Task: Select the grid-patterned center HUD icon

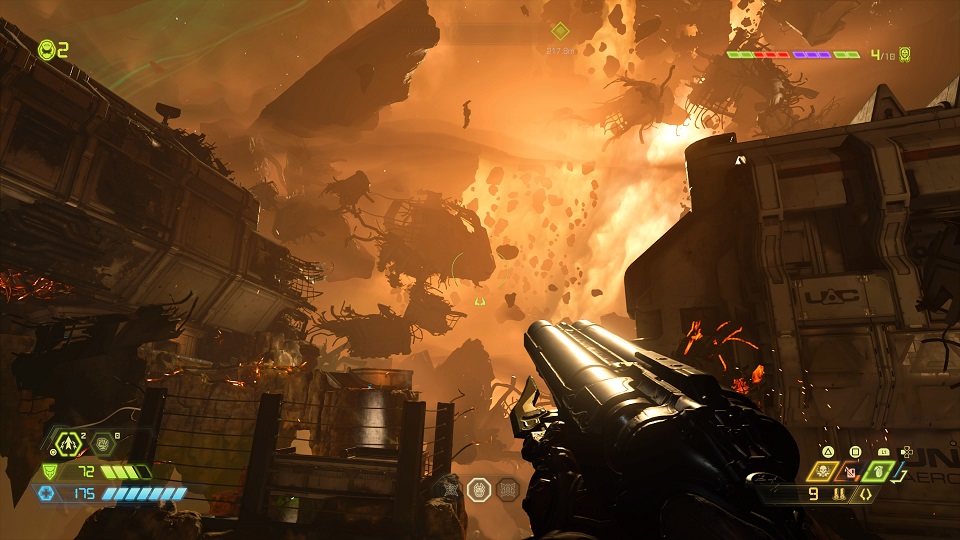Action: pyautogui.click(x=508, y=489)
